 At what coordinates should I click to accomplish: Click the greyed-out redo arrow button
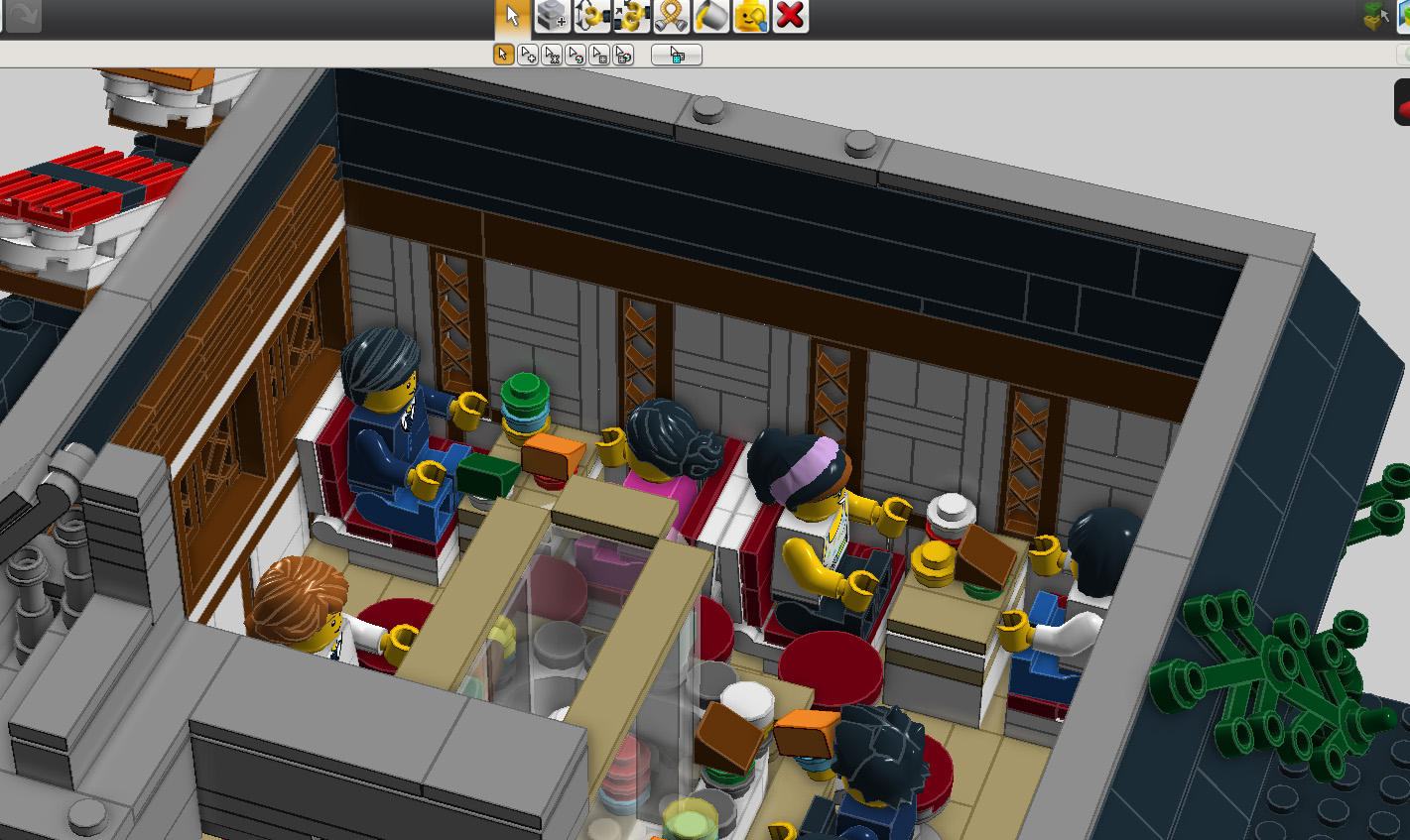[23, 16]
